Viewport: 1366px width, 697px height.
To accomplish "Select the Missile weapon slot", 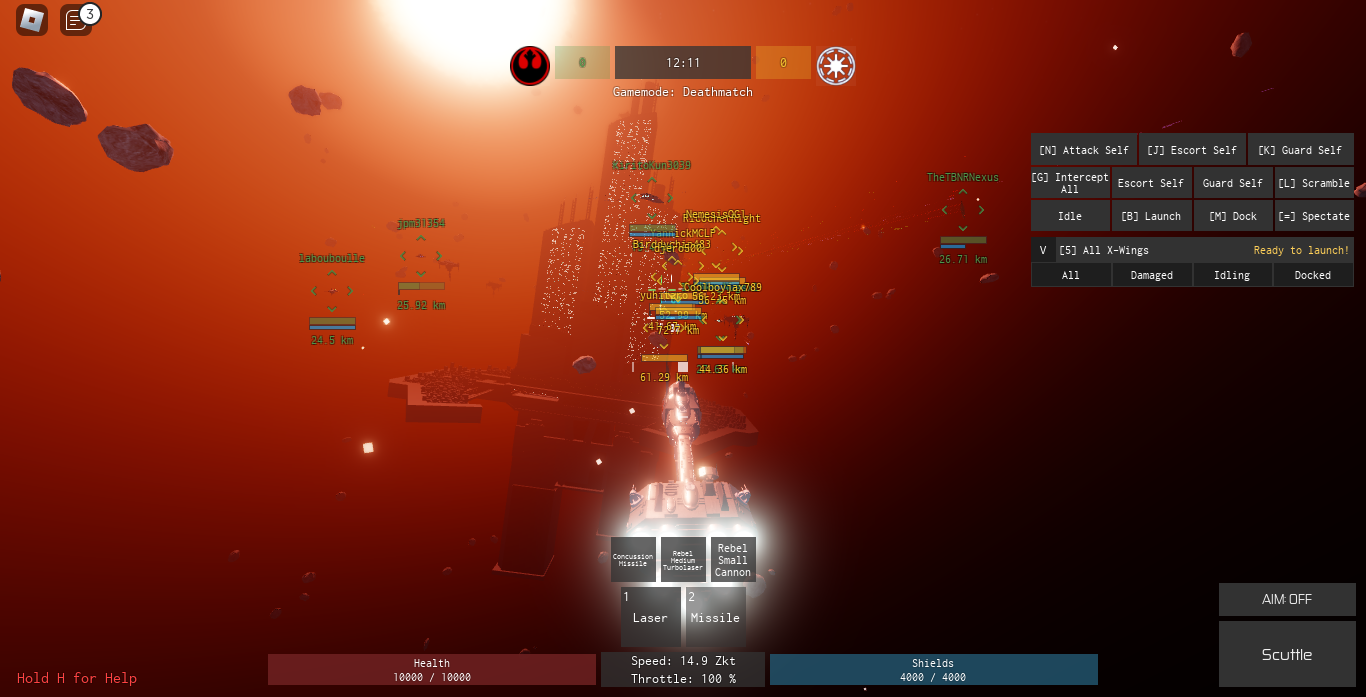I will coord(715,617).
